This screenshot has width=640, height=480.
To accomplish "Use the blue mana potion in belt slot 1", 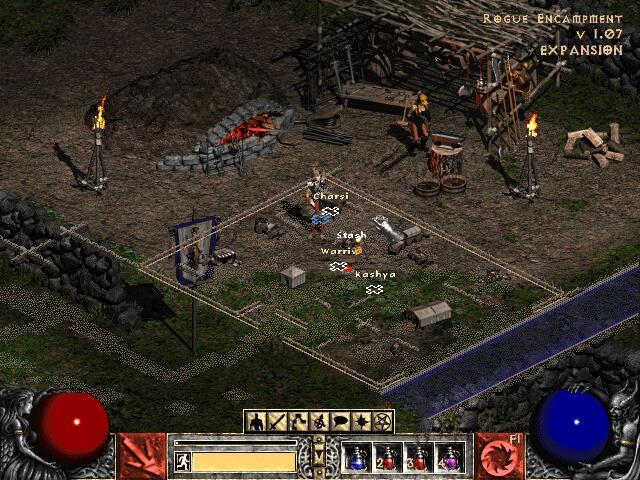I will (357, 458).
